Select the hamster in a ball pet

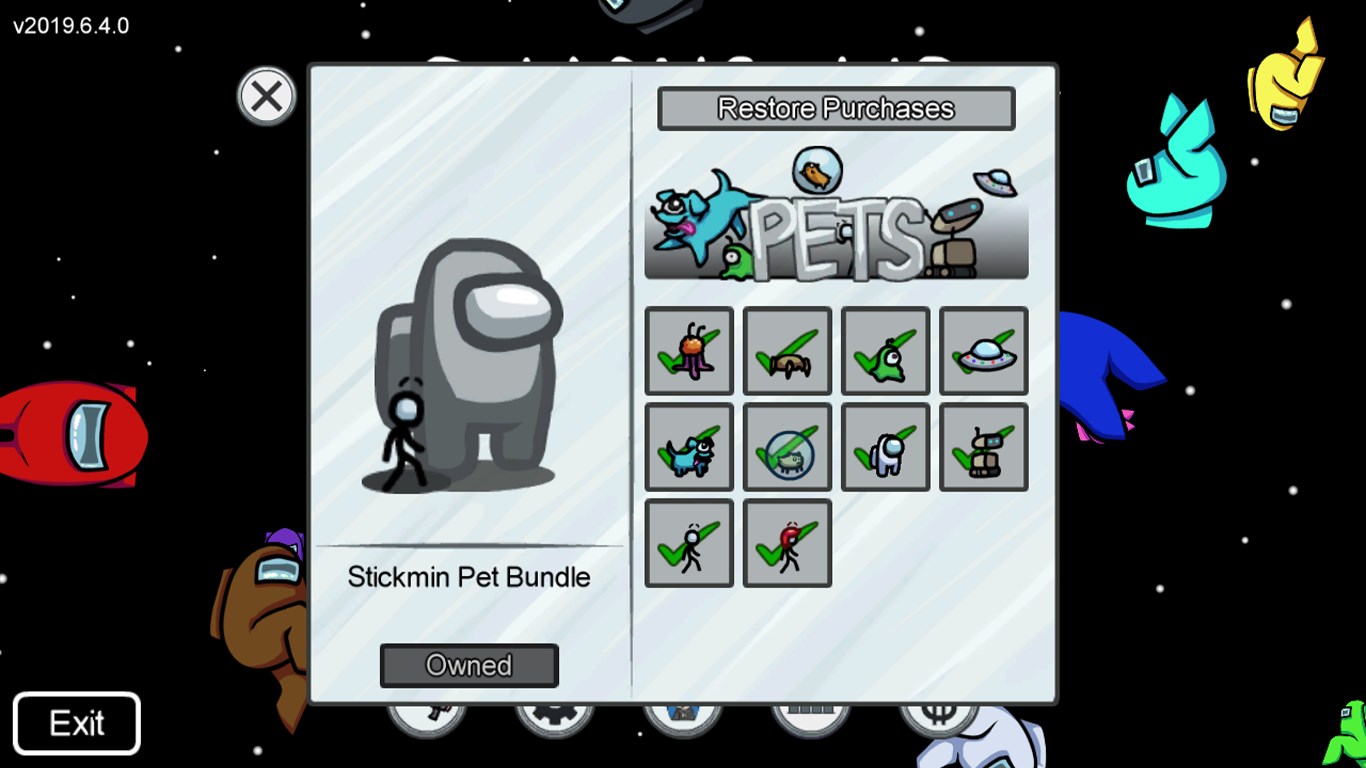(786, 447)
